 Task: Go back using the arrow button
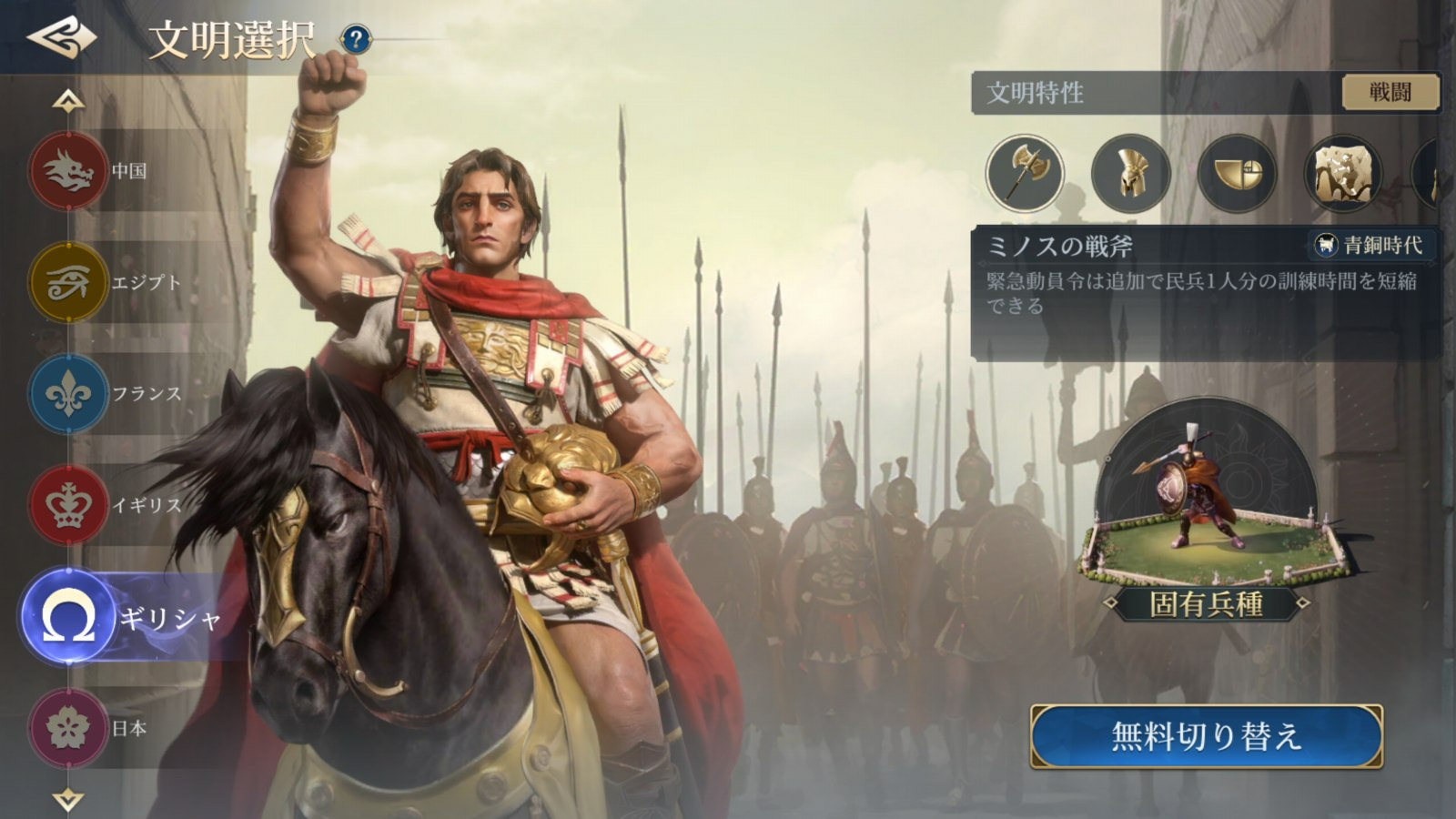pos(61,36)
